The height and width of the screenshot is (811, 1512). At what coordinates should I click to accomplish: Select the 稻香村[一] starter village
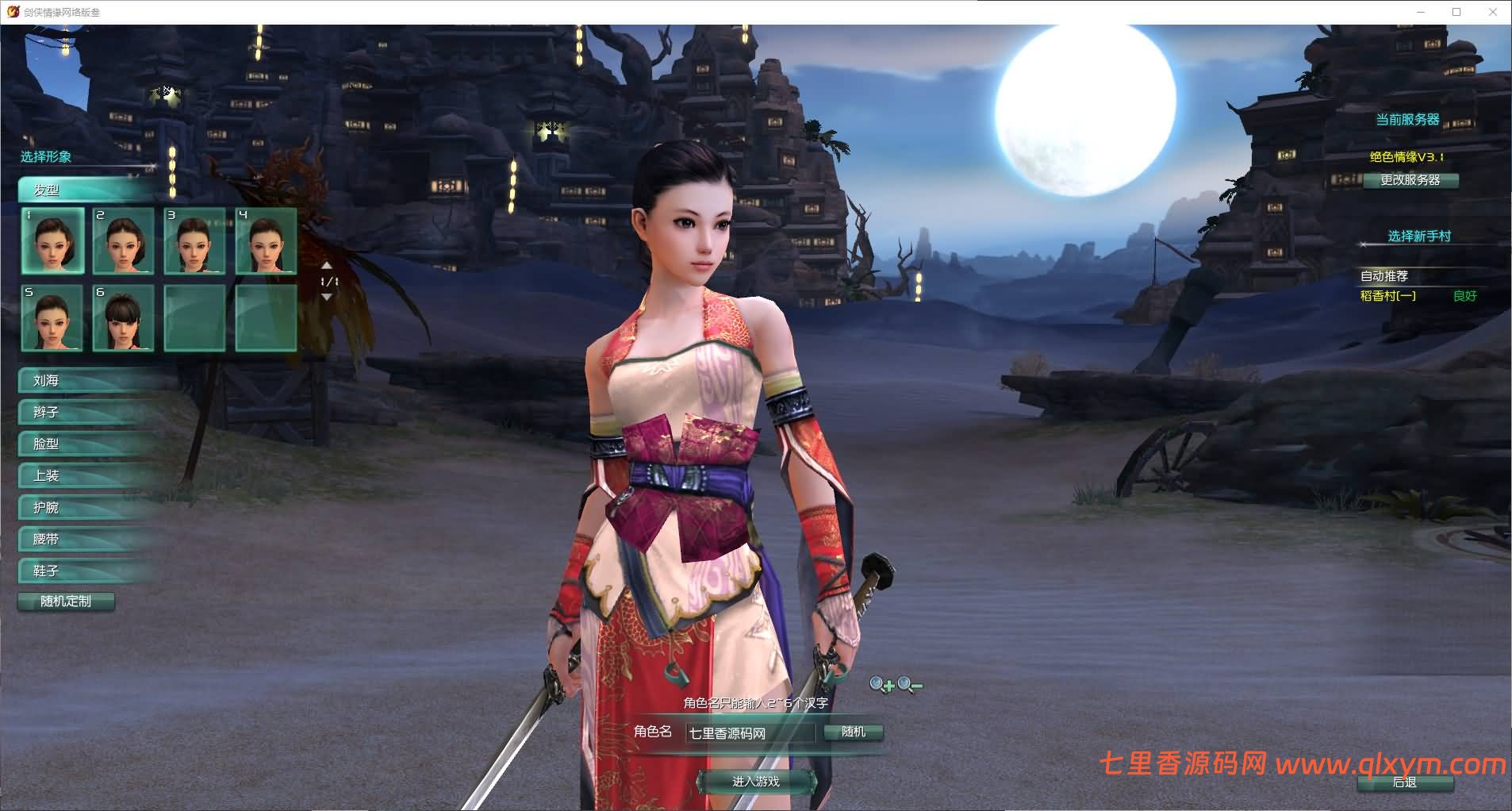[x=1388, y=296]
